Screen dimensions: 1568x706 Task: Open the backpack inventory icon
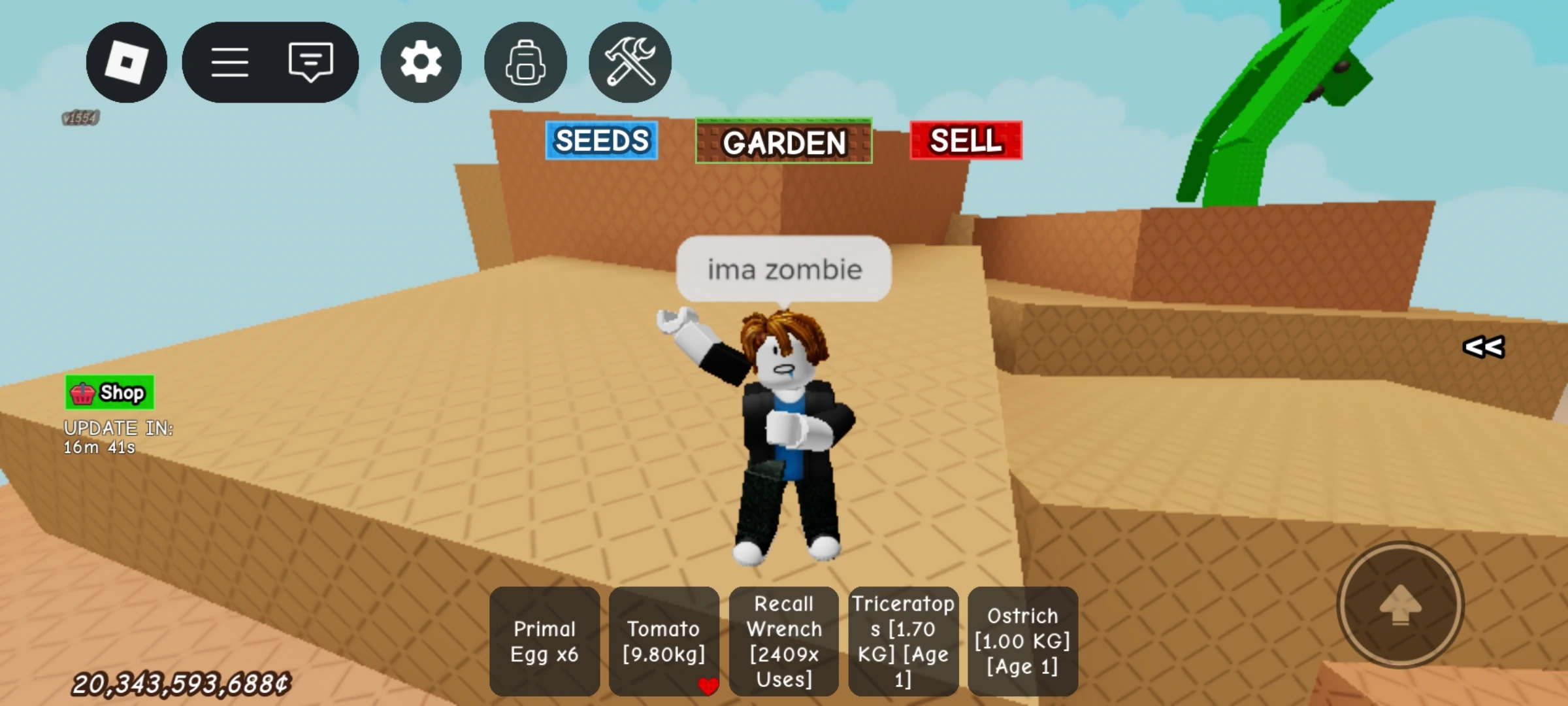click(x=525, y=61)
